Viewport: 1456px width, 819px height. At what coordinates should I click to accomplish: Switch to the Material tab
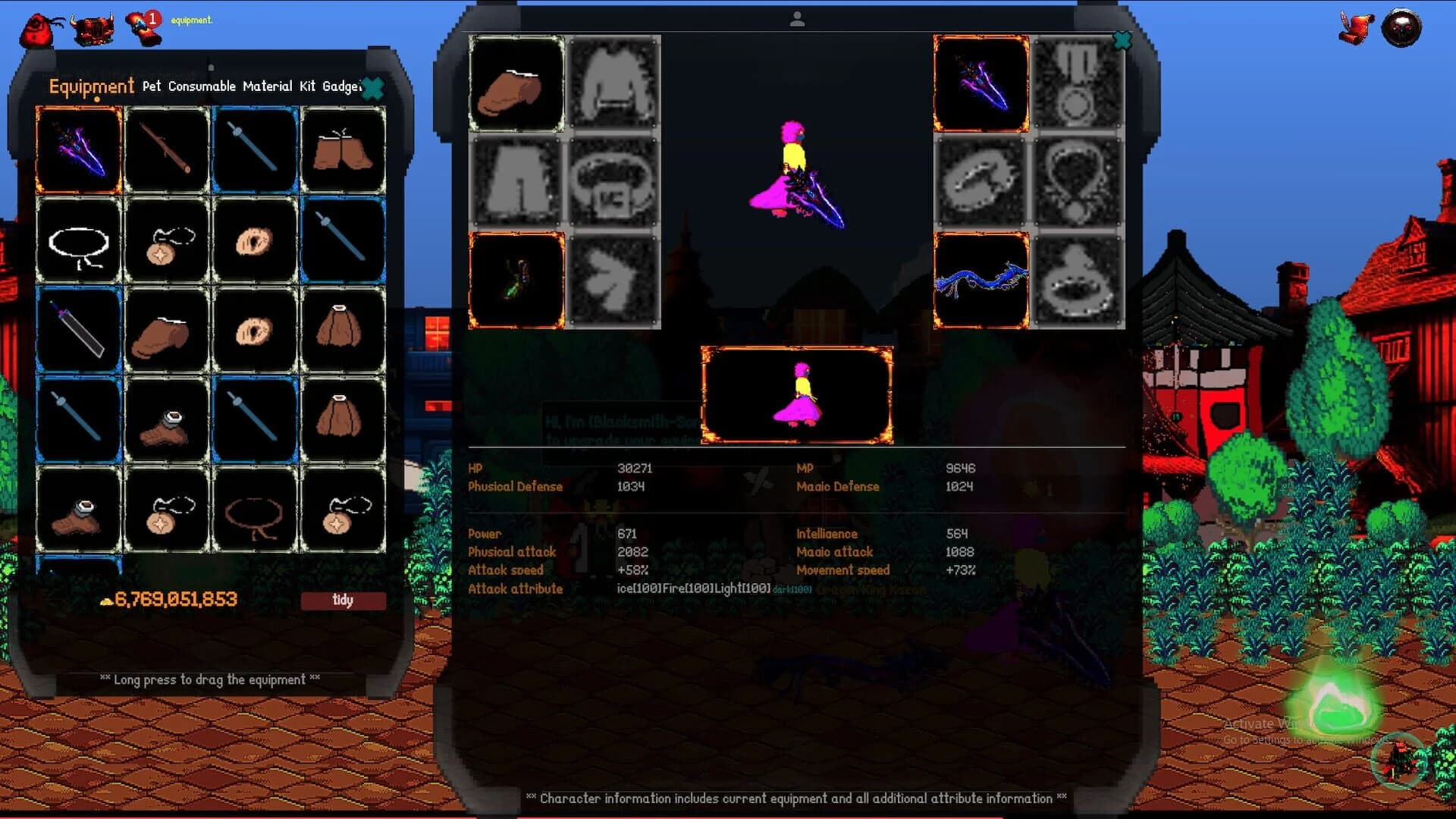pyautogui.click(x=267, y=86)
